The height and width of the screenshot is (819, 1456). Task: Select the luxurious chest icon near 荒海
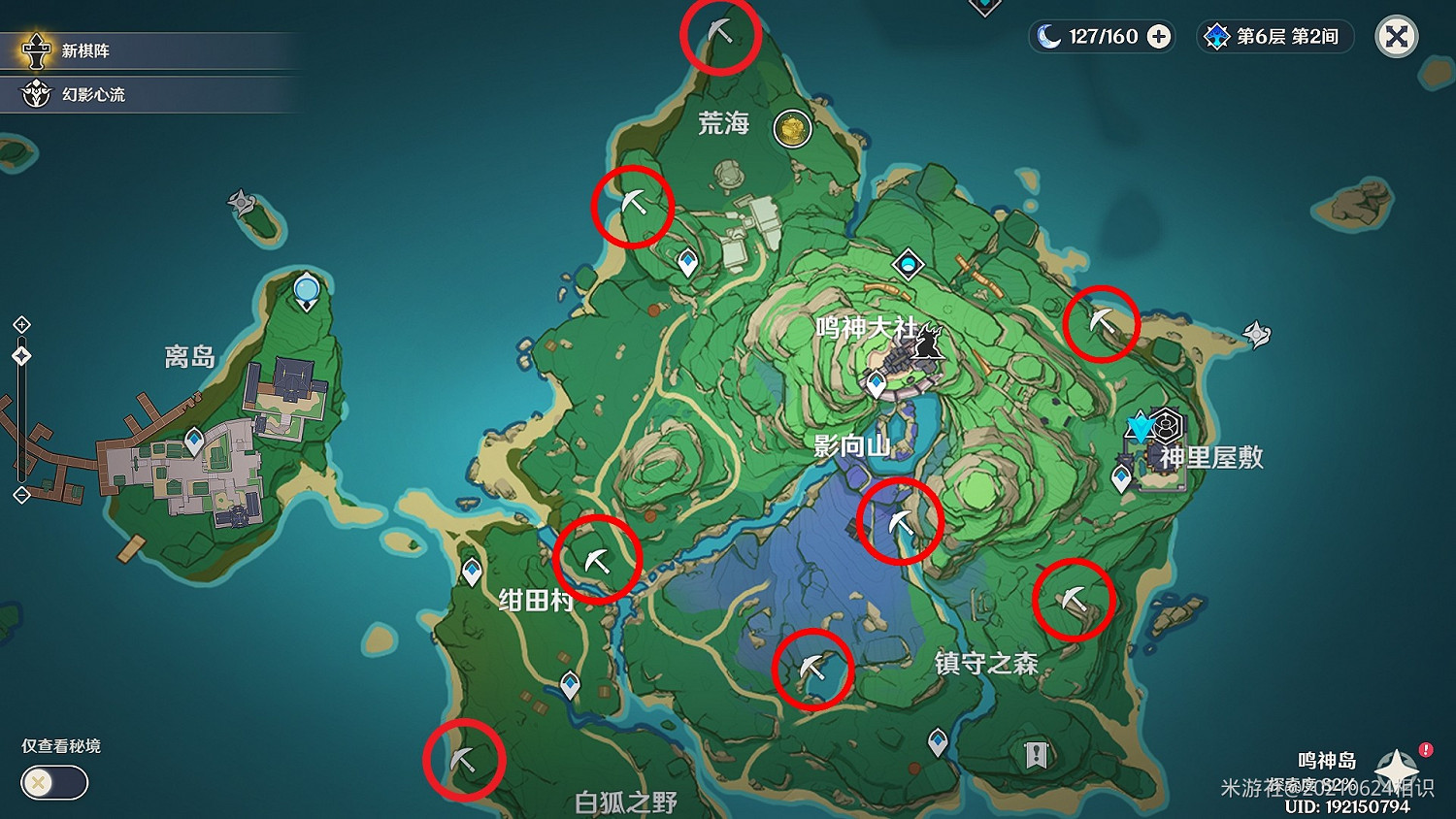click(x=792, y=127)
